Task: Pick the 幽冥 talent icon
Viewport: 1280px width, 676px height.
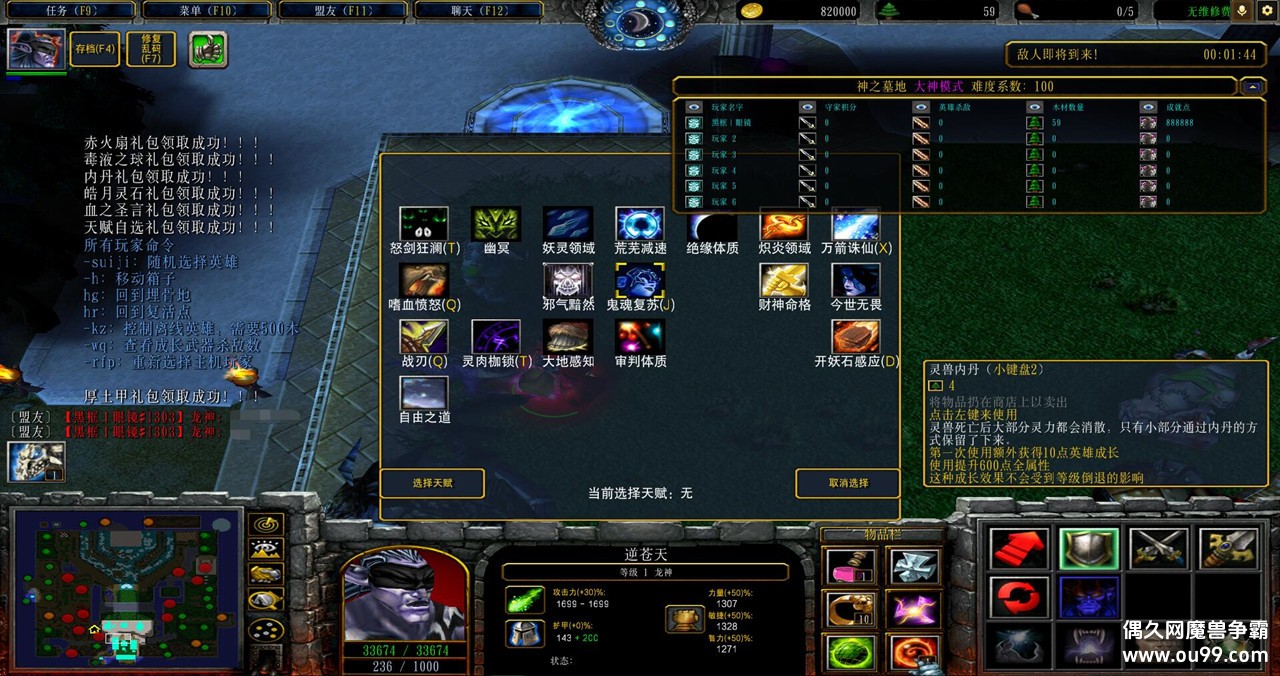Action: (496, 224)
